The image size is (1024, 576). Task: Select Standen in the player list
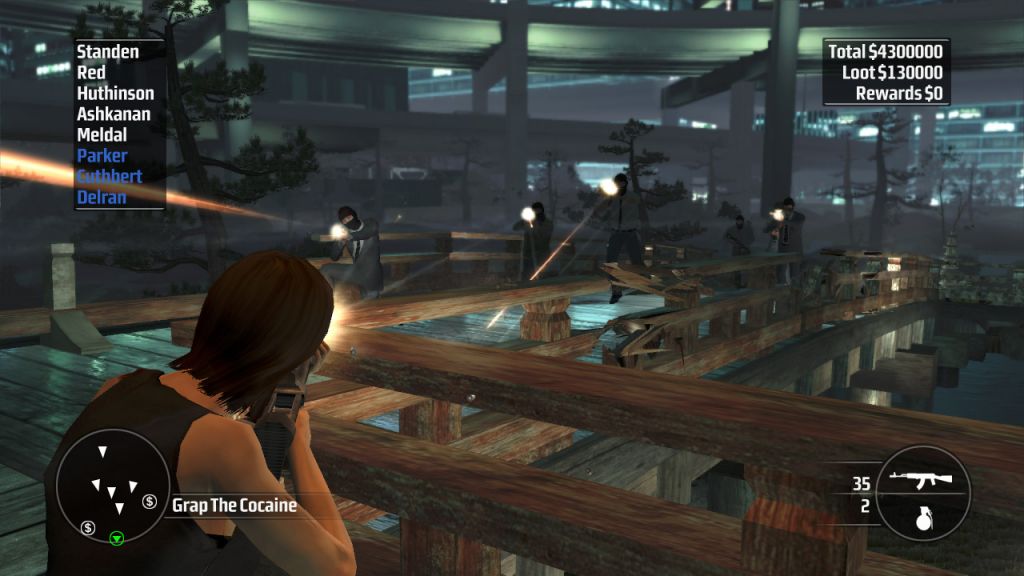[x=108, y=51]
